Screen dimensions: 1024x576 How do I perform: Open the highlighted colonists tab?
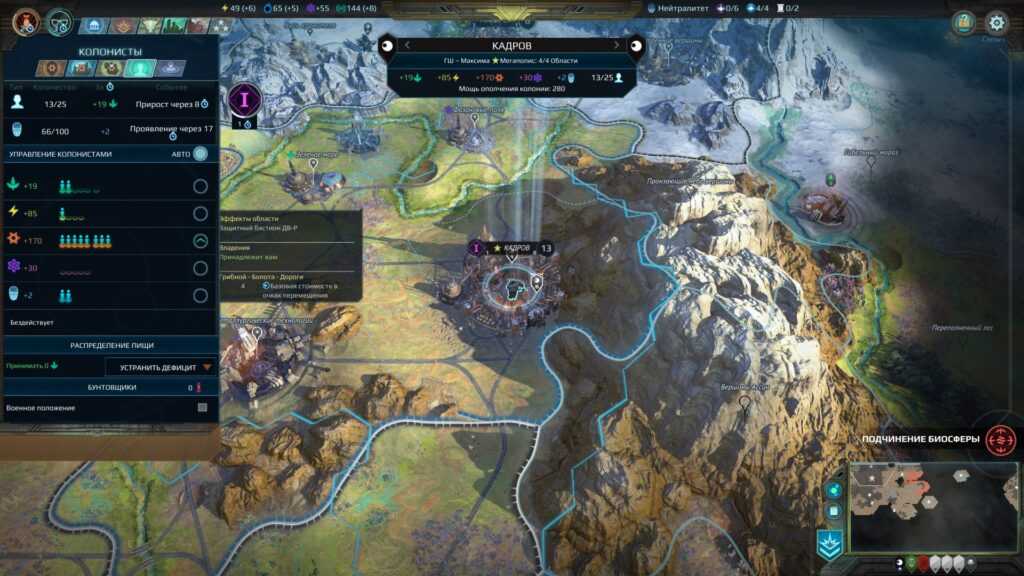(x=140, y=68)
